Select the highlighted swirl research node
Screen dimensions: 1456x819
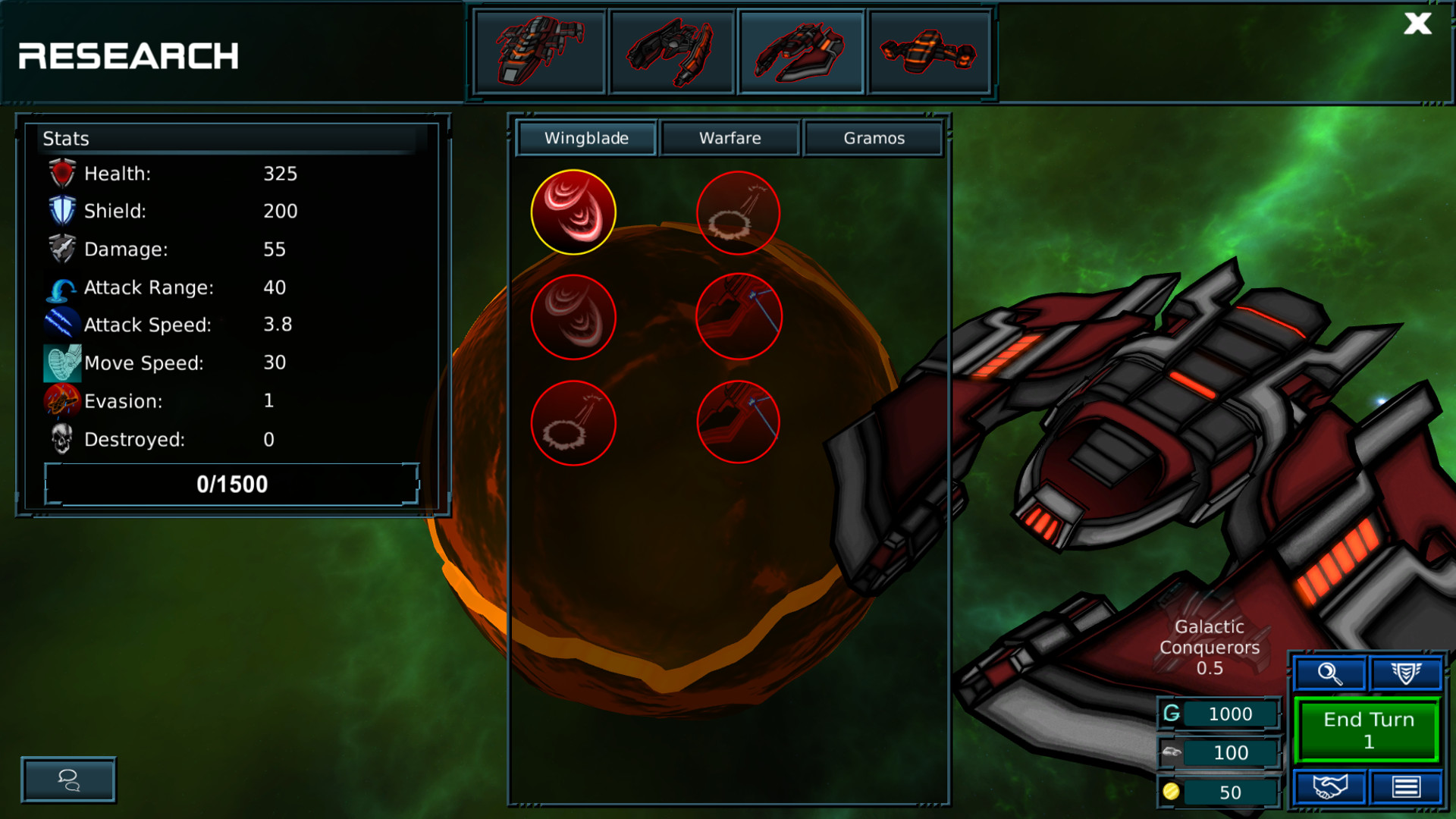[x=573, y=212]
